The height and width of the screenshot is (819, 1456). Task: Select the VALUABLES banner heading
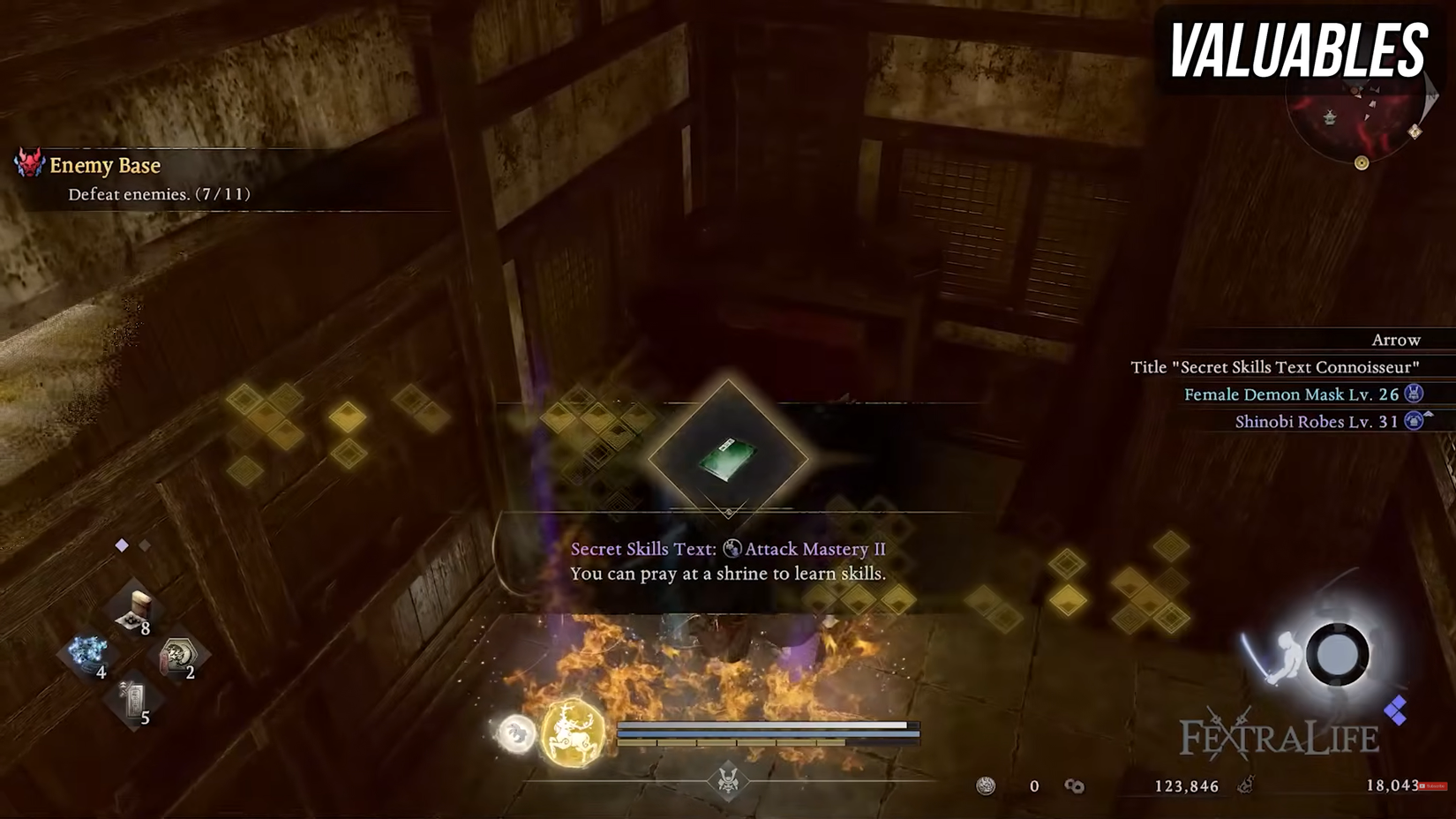pyautogui.click(x=1302, y=50)
